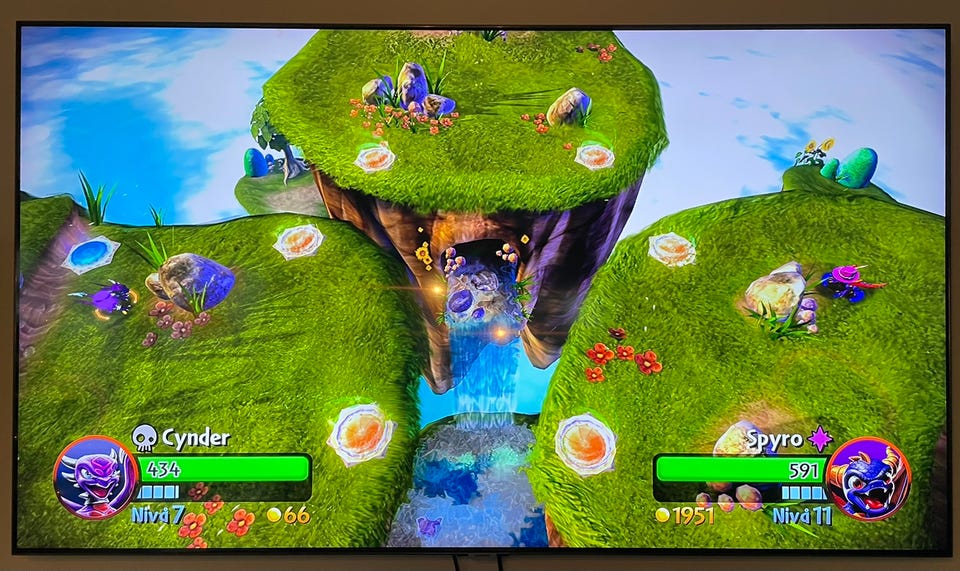Click the skull element icon beside Cynder

click(145, 438)
